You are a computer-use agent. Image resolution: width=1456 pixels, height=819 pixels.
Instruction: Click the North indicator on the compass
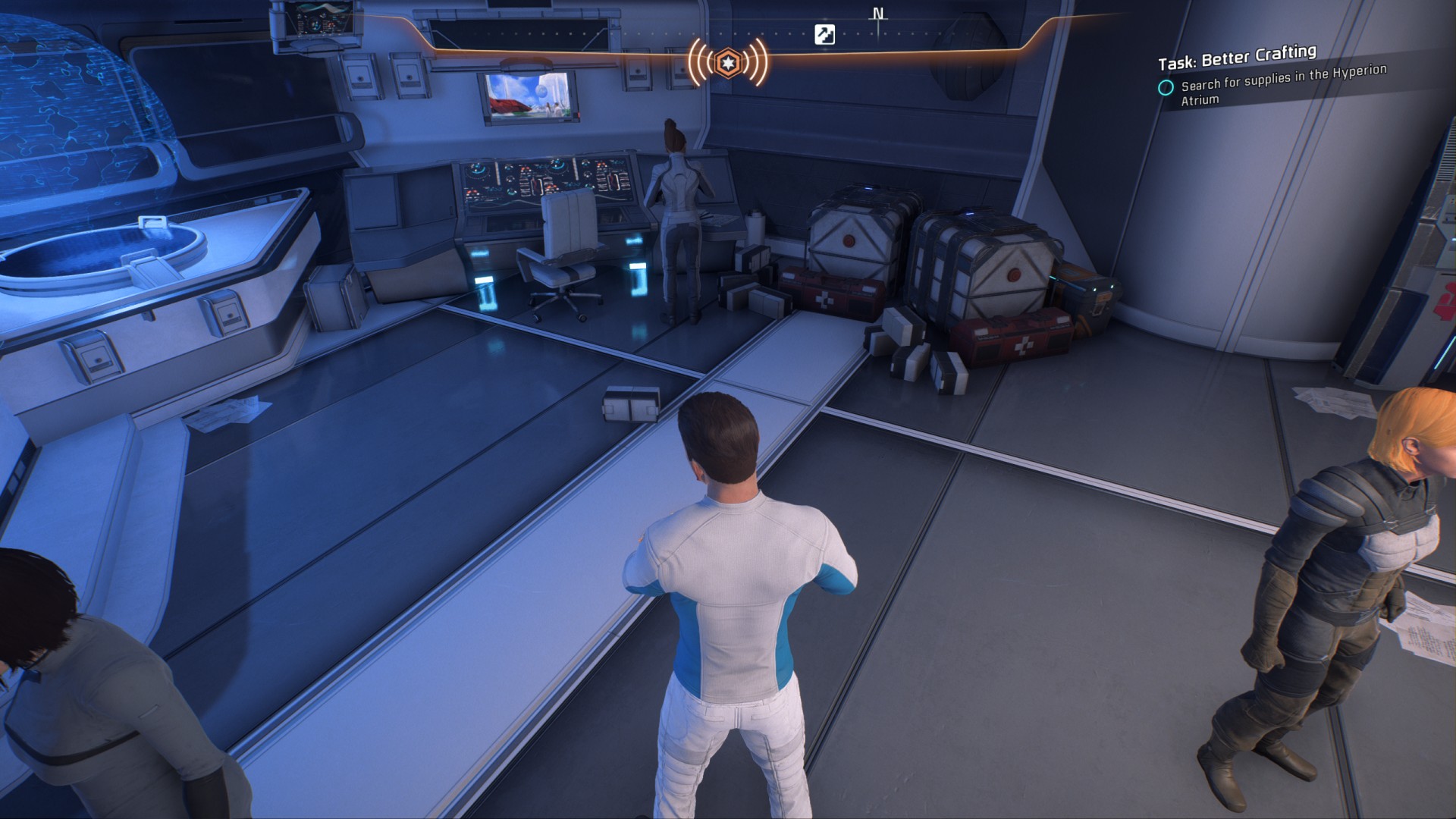tap(878, 14)
